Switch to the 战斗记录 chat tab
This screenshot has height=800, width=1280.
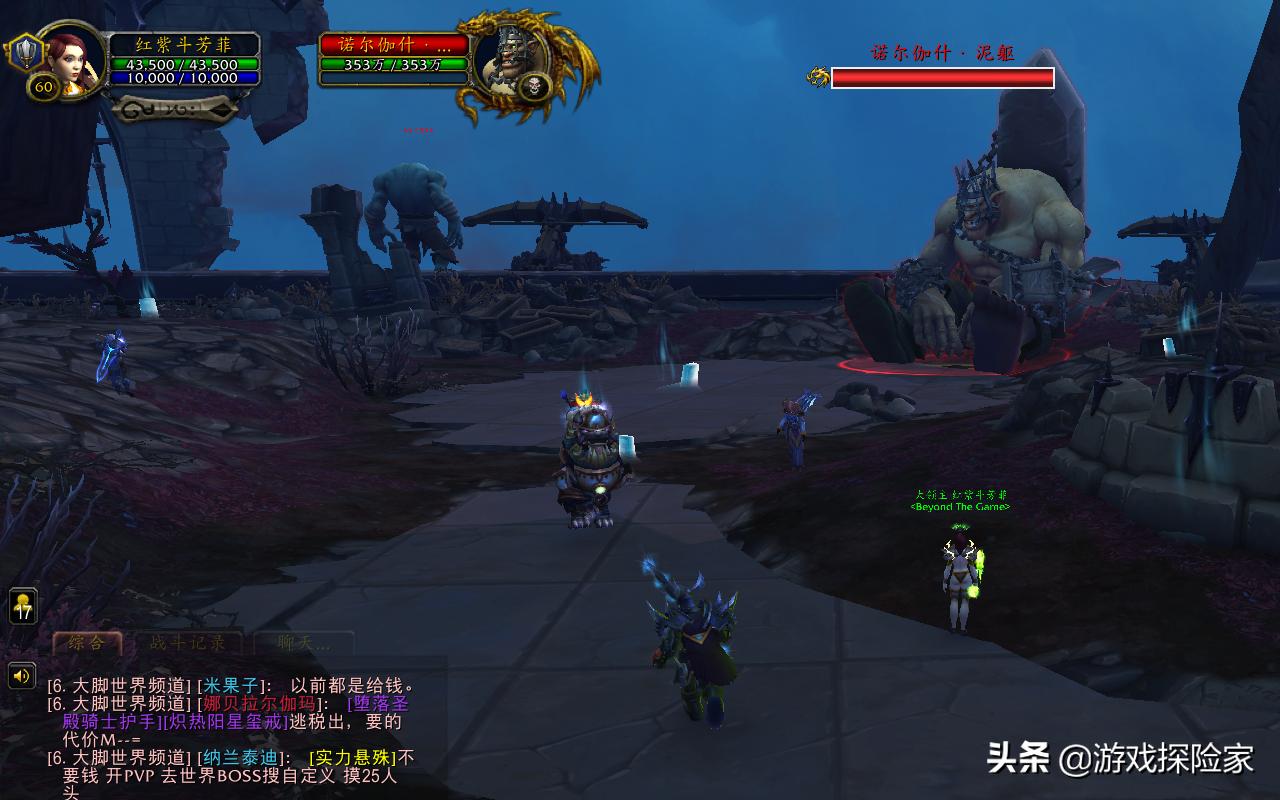(x=185, y=643)
